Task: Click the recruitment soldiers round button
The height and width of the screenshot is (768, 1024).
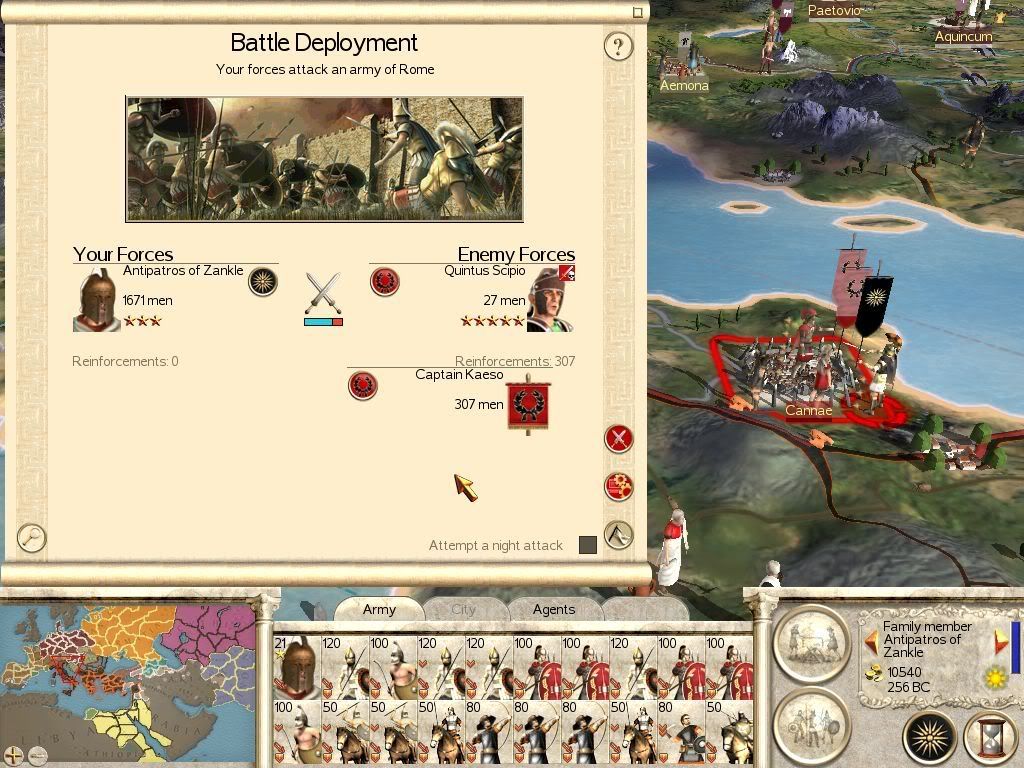Action: [811, 724]
